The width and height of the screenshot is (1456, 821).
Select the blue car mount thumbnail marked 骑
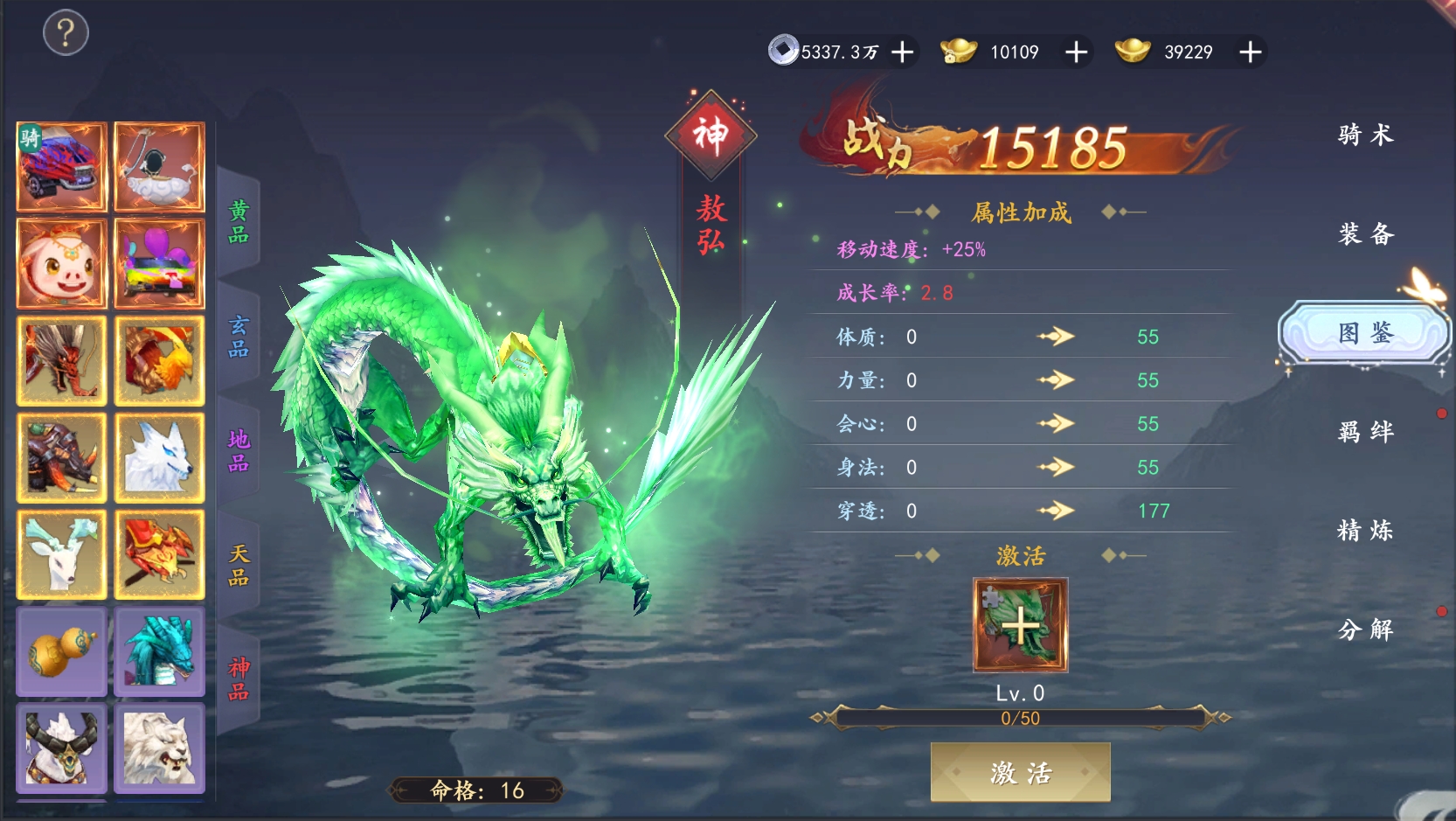tap(61, 166)
